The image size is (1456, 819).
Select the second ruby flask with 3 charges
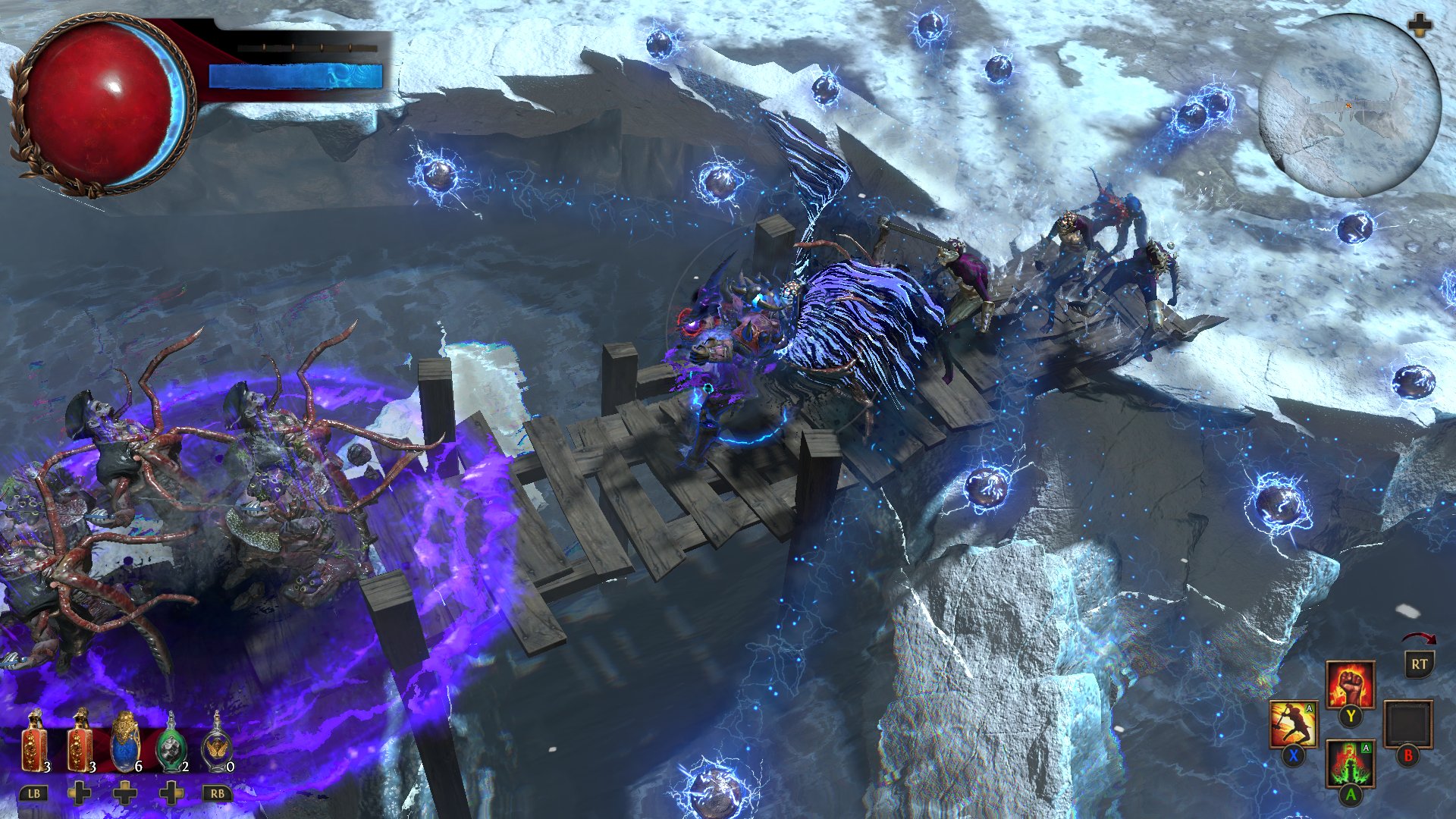78,745
